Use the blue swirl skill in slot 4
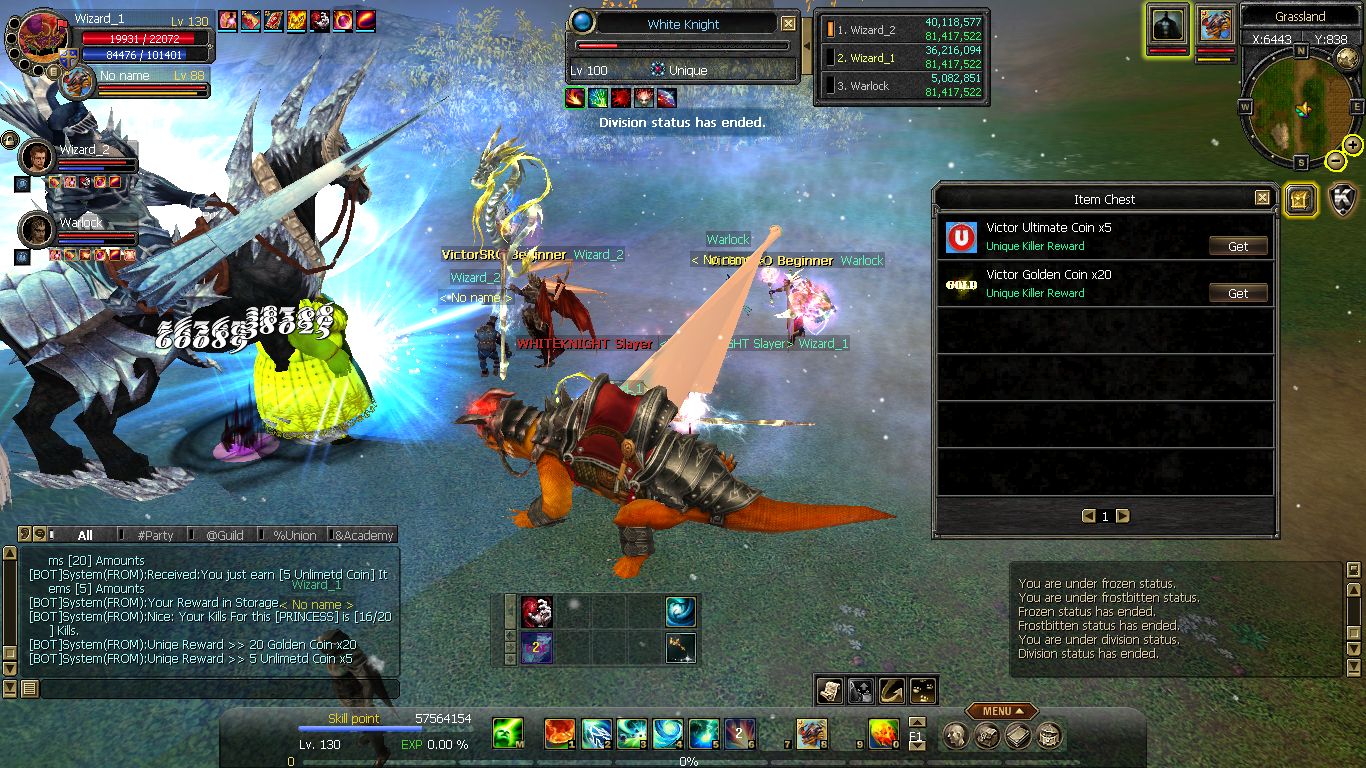The height and width of the screenshot is (768, 1366). 667,734
